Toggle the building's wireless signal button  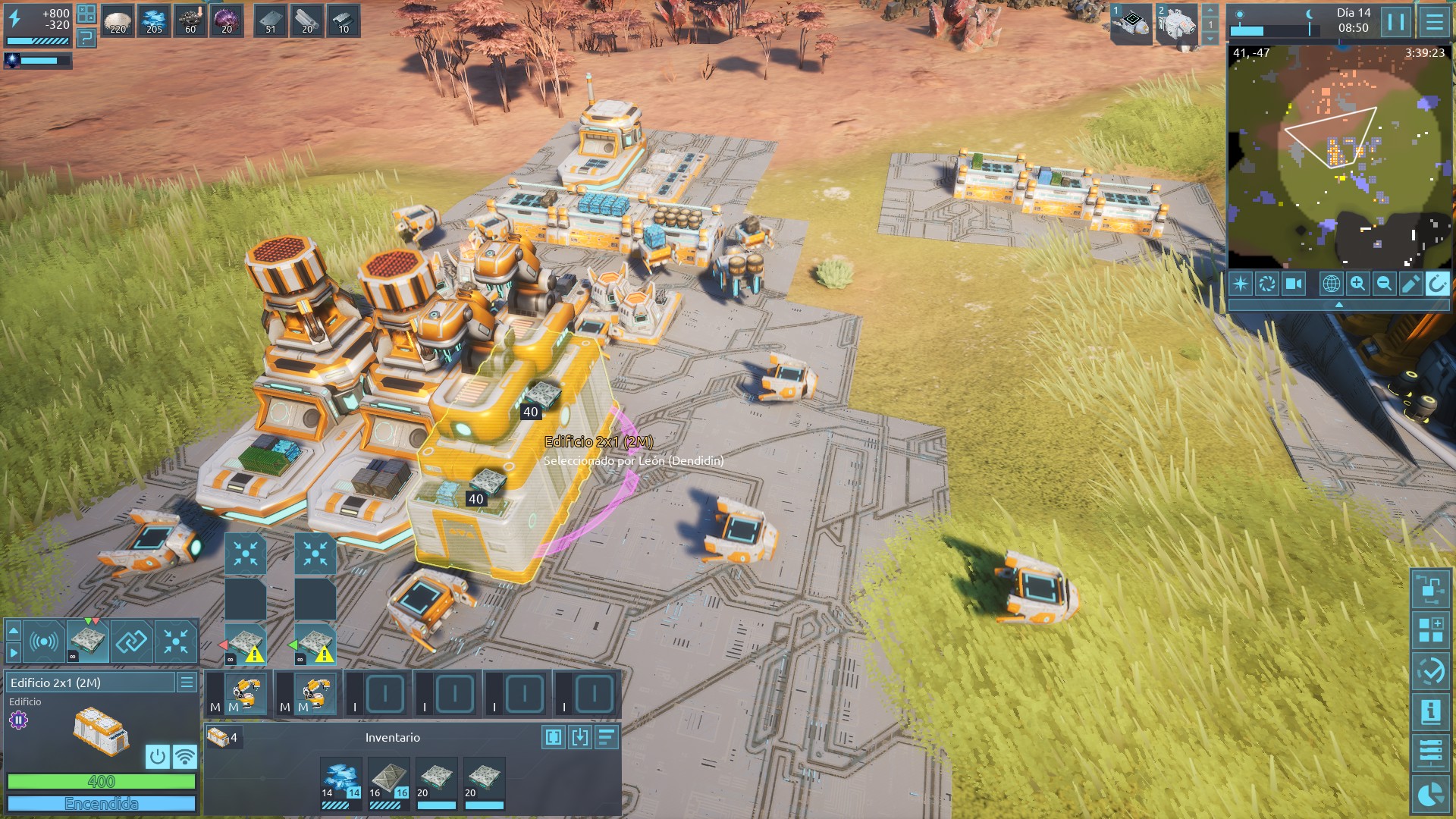click(184, 756)
